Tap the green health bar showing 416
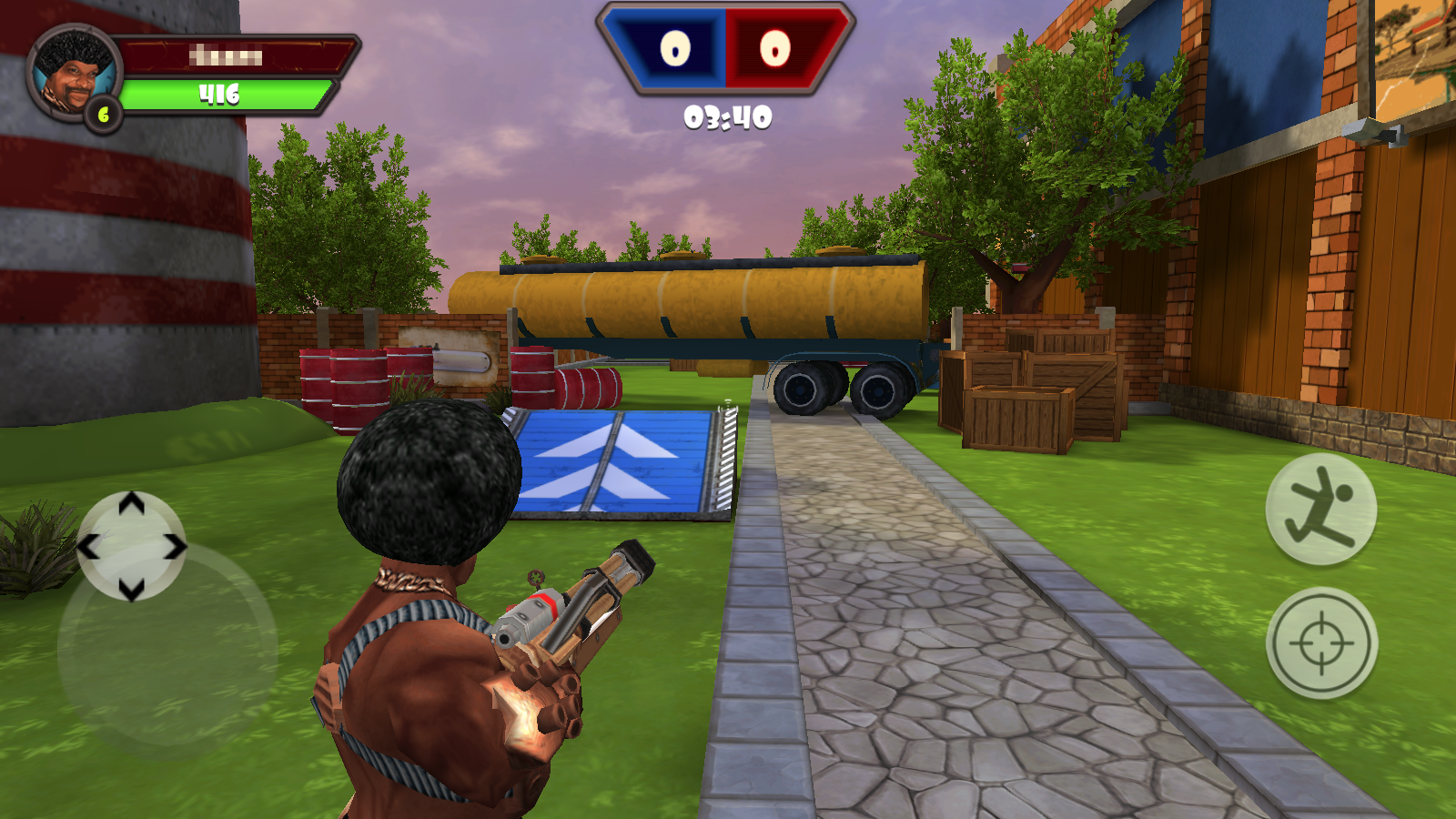This screenshot has width=1456, height=819. 227,90
